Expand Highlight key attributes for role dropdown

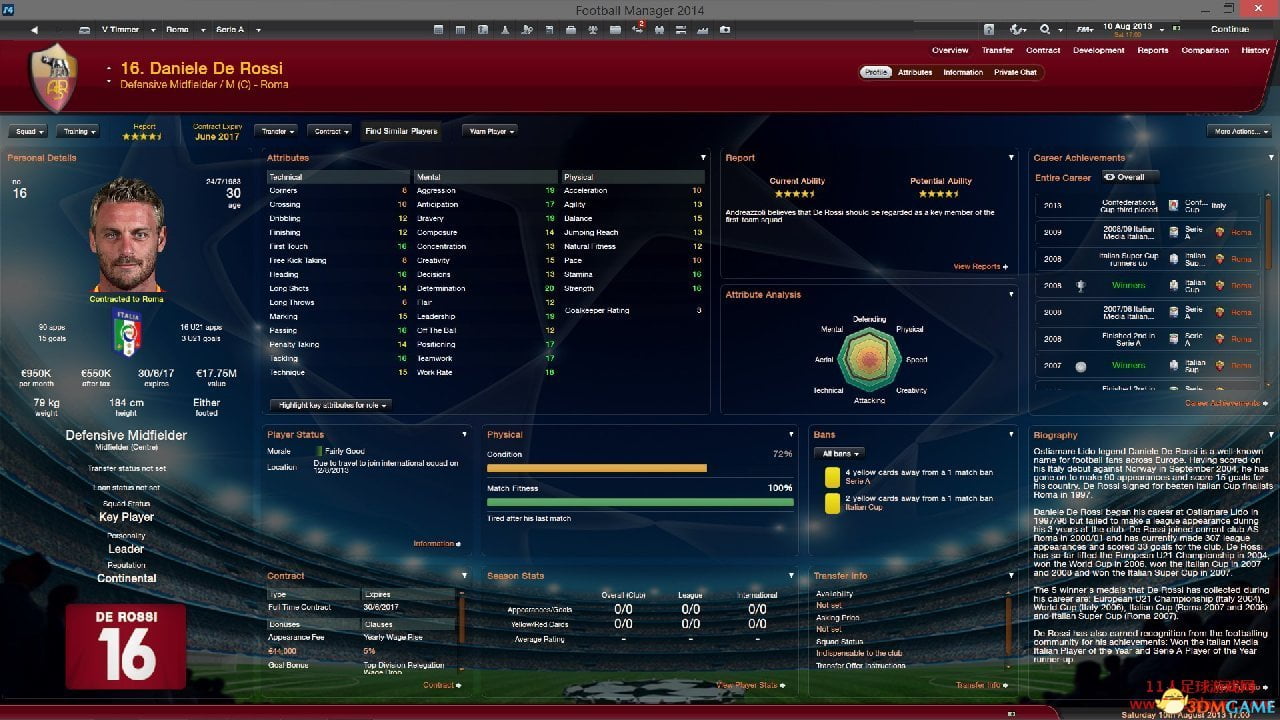coord(329,405)
